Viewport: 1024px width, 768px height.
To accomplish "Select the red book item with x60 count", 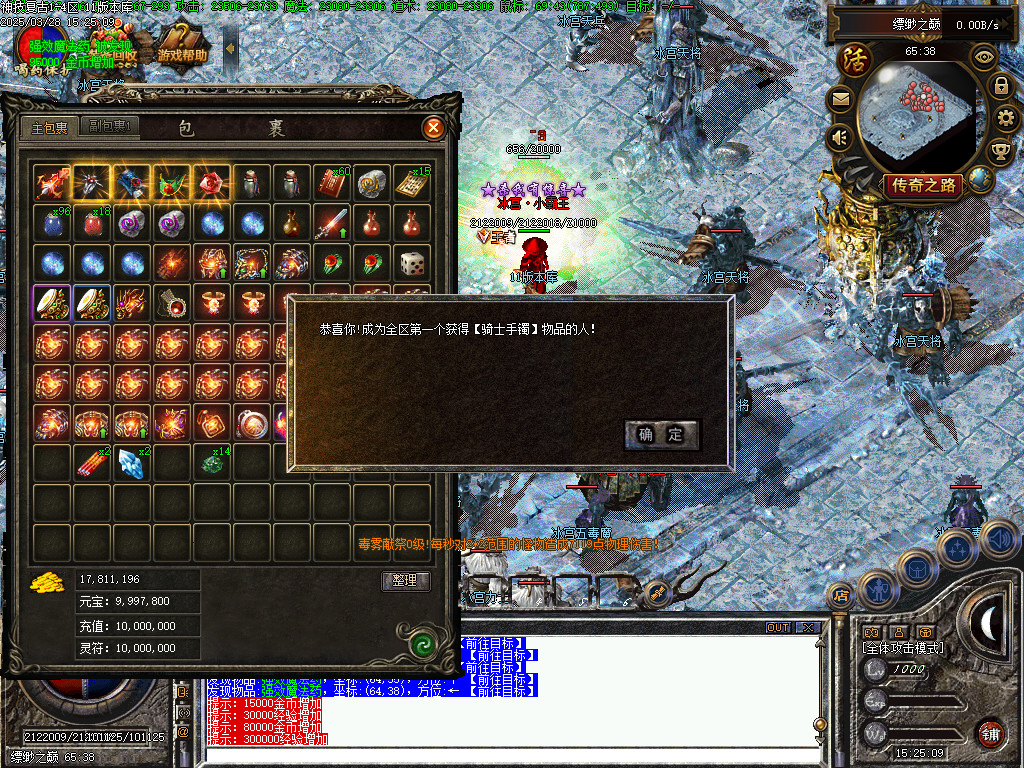I will (332, 183).
